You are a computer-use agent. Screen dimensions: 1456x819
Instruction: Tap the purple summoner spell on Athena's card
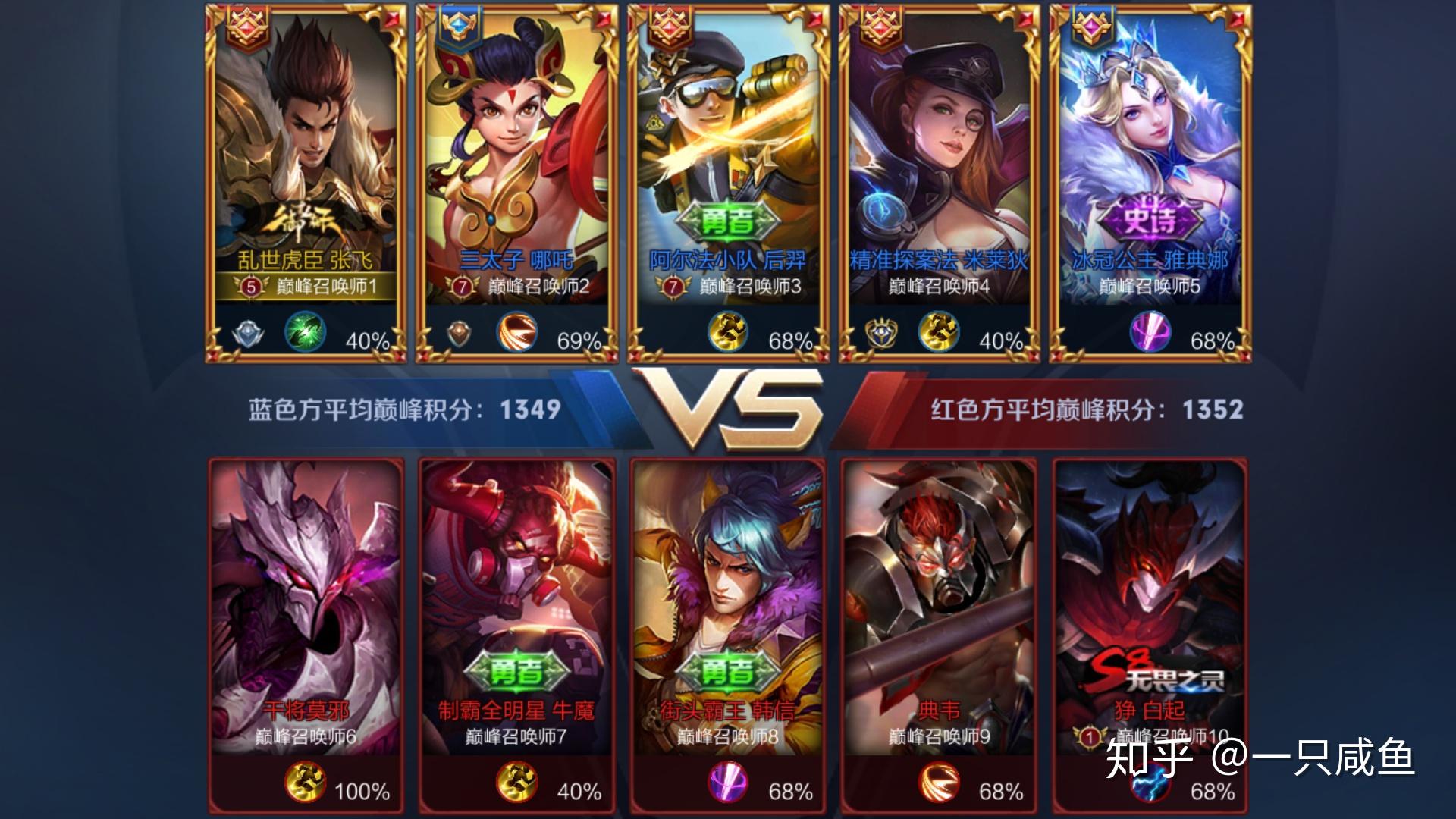1150,334
